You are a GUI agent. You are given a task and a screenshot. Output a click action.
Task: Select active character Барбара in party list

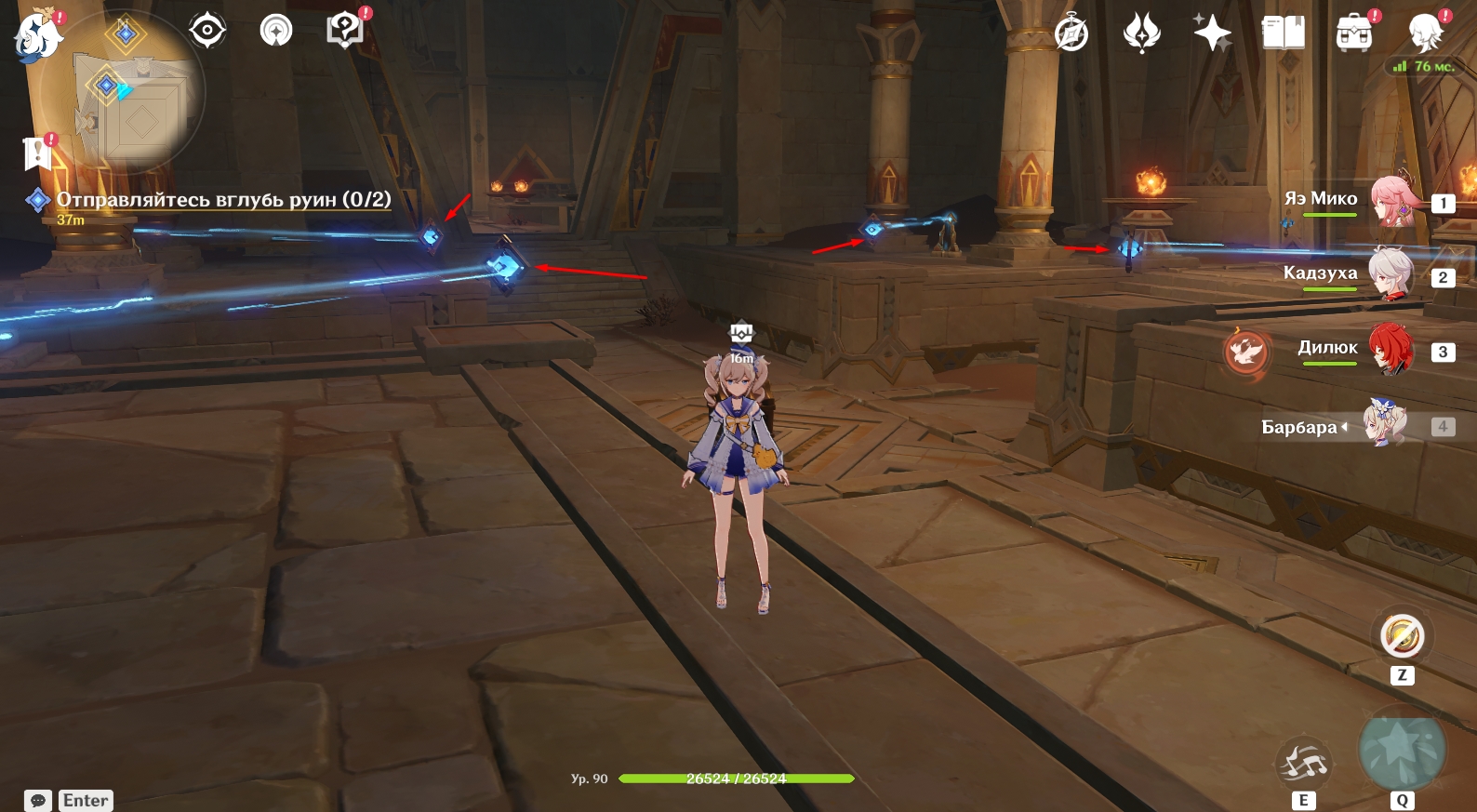click(x=1386, y=425)
